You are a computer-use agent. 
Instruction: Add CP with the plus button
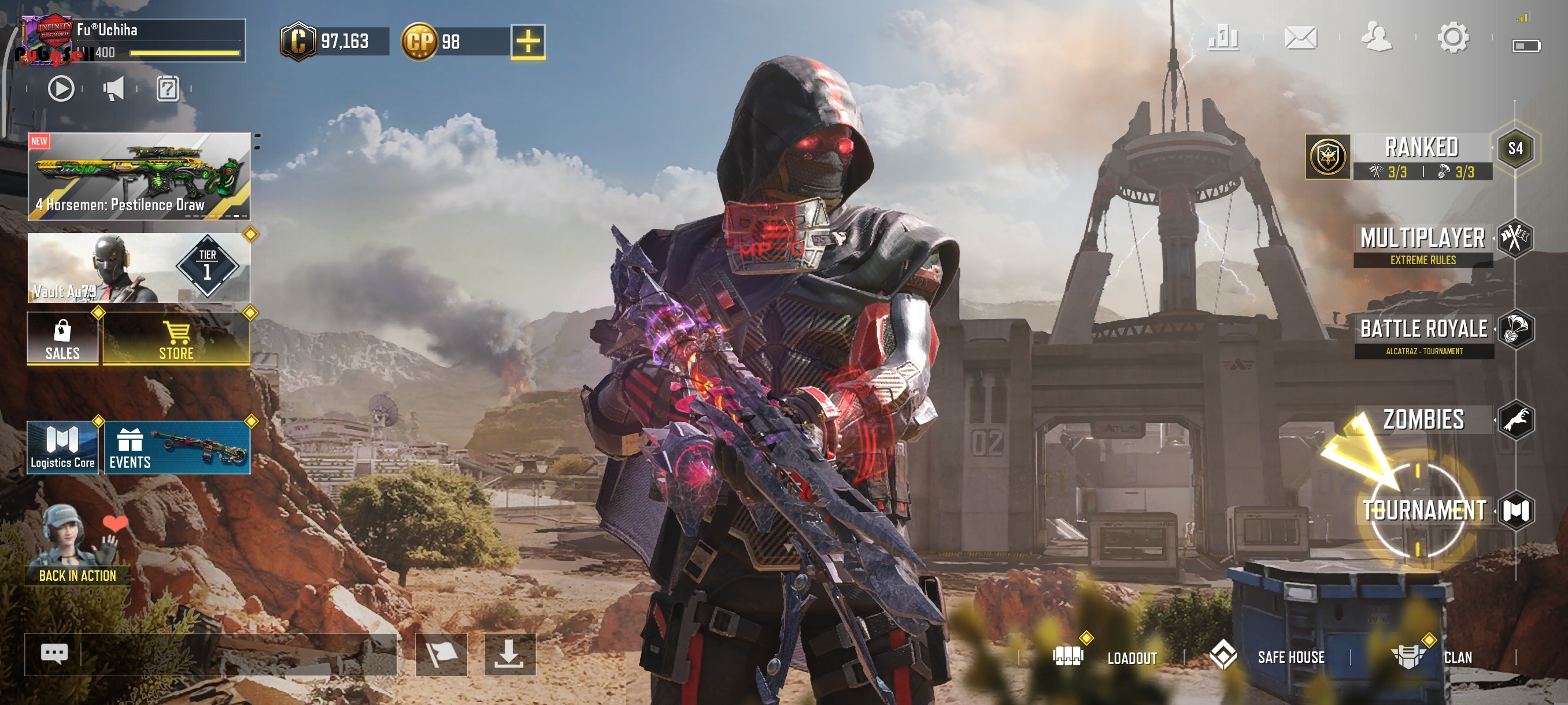tap(528, 42)
